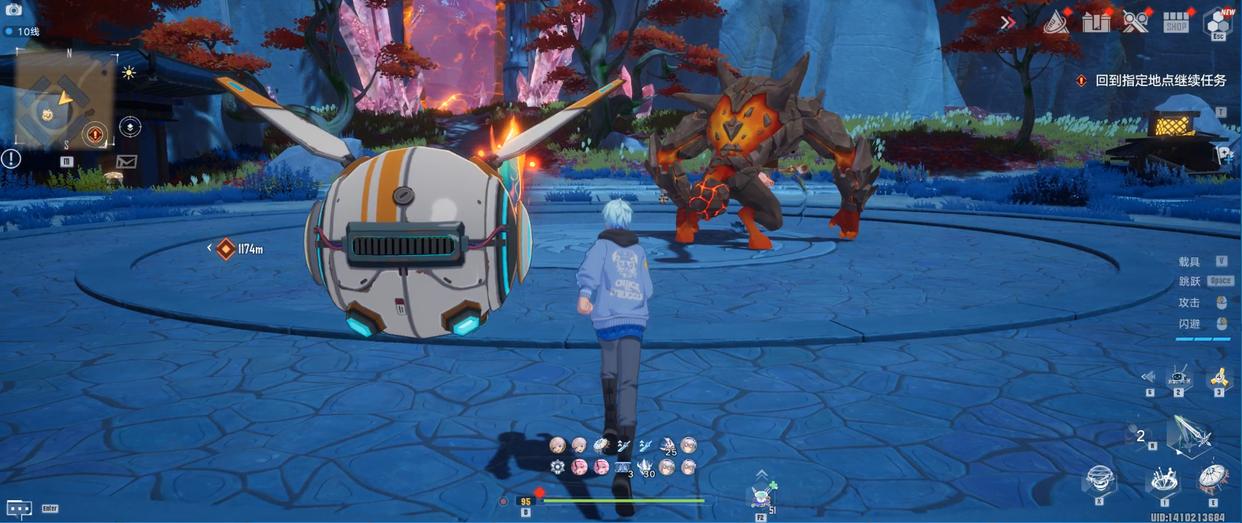Open the SHOP icon
The image size is (1242, 523).
pyautogui.click(x=1176, y=22)
